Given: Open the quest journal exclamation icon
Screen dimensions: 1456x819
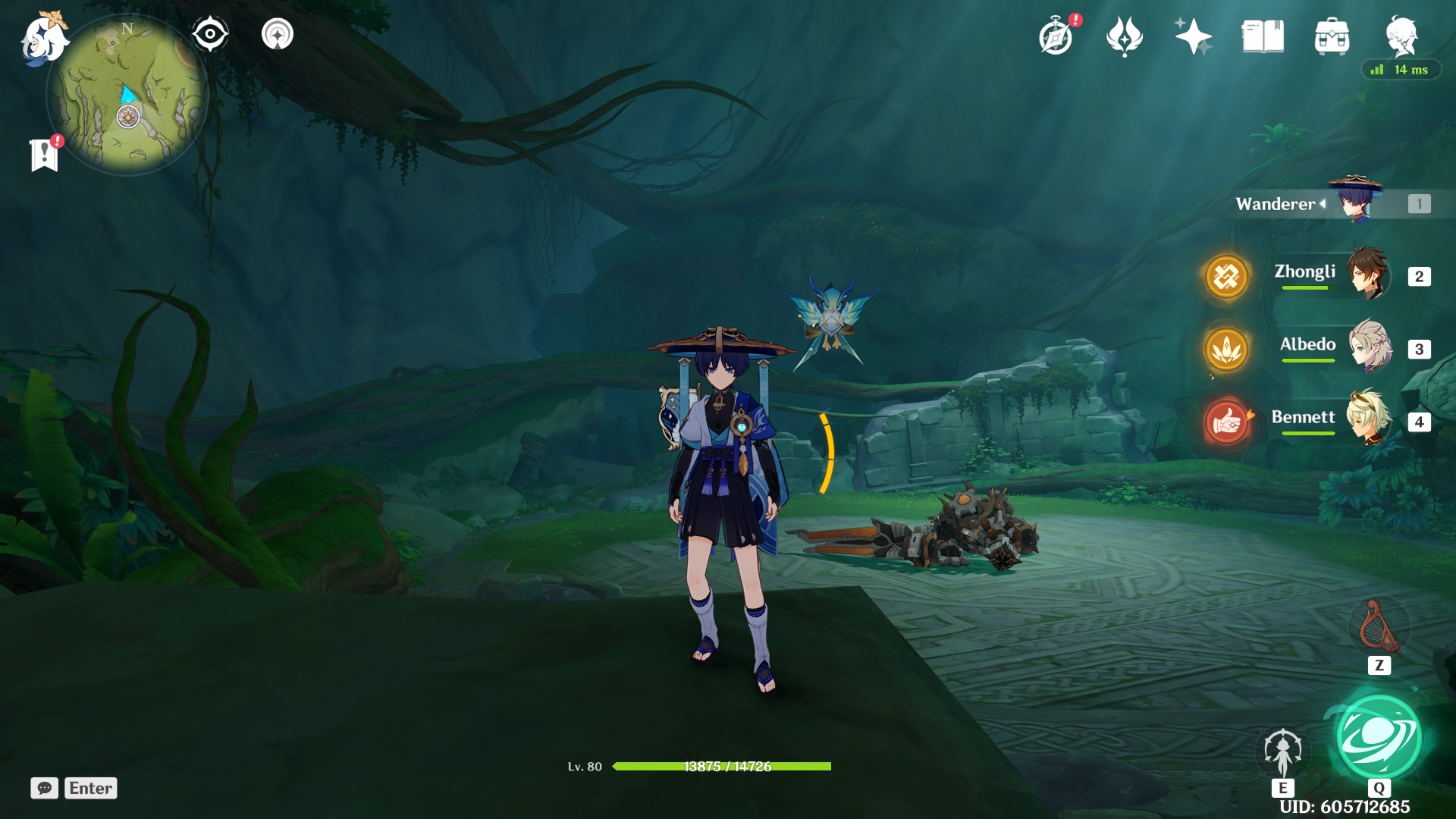Looking at the screenshot, I should 45,153.
